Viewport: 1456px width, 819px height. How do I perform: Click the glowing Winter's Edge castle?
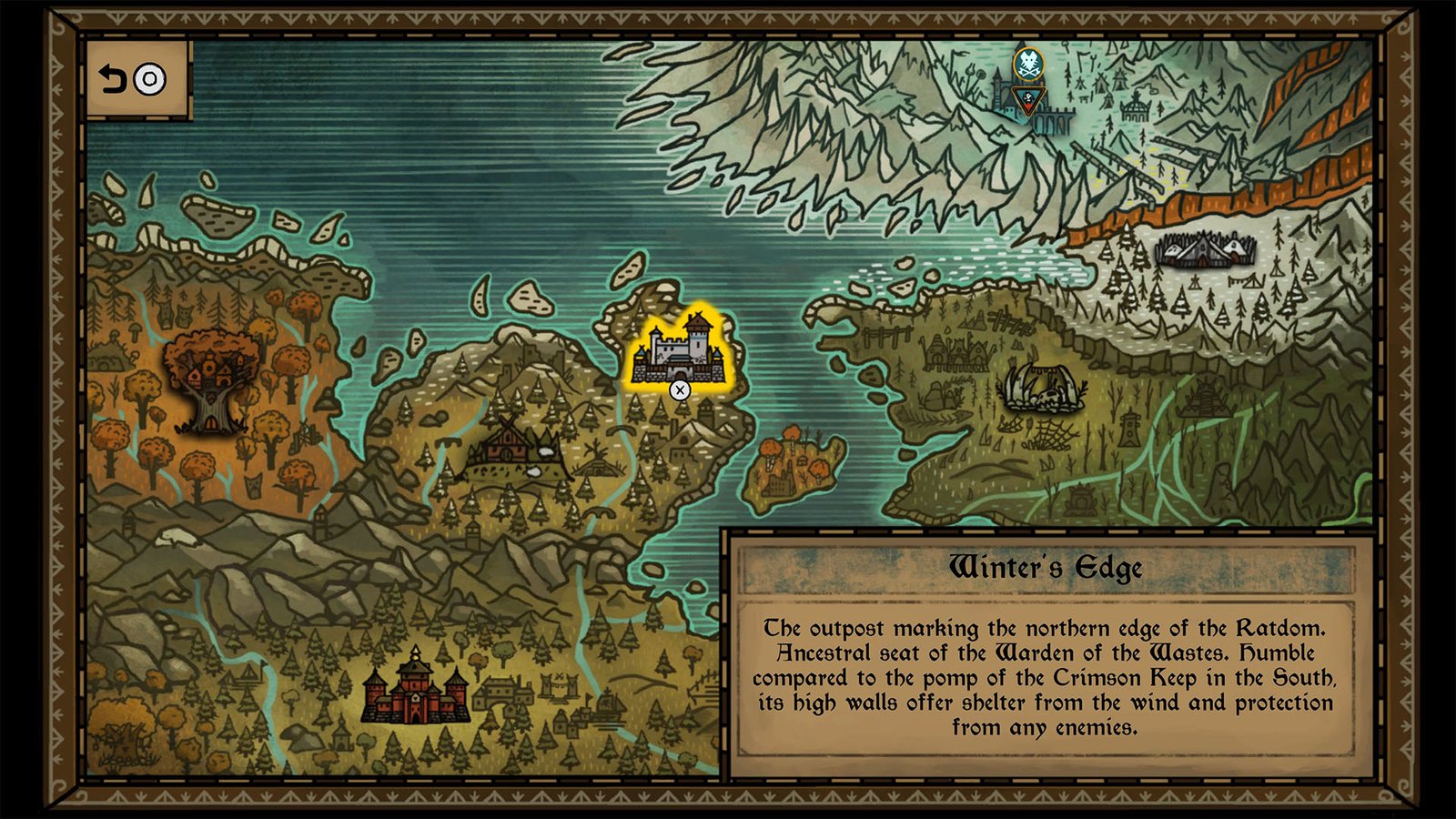click(x=678, y=350)
